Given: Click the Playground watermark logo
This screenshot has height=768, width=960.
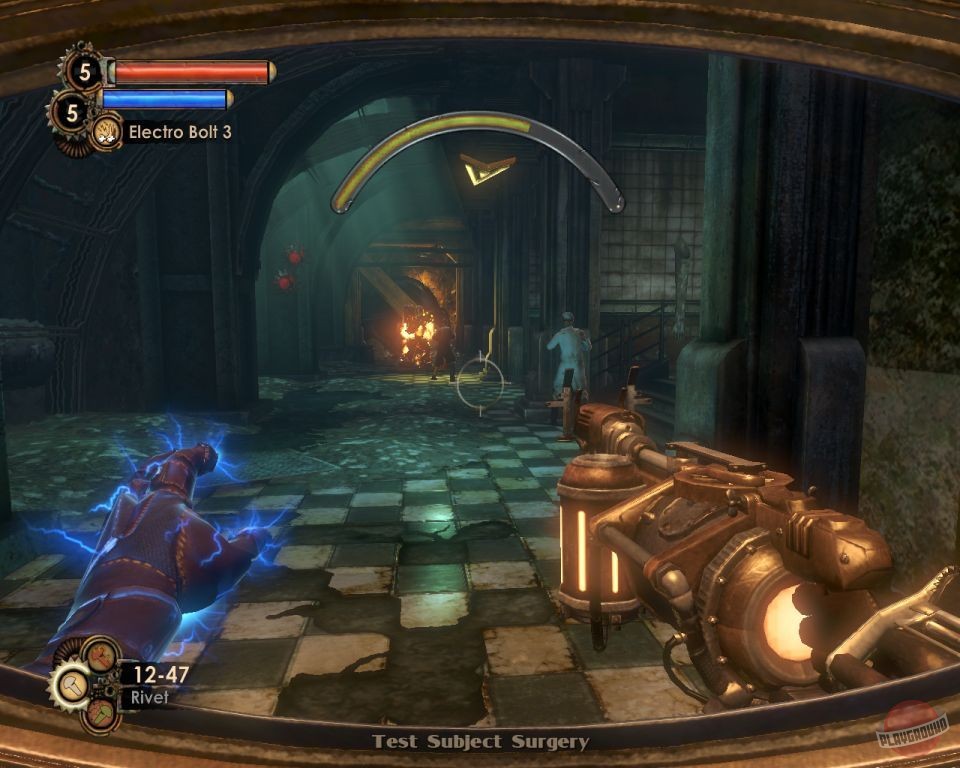Looking at the screenshot, I should [911, 728].
